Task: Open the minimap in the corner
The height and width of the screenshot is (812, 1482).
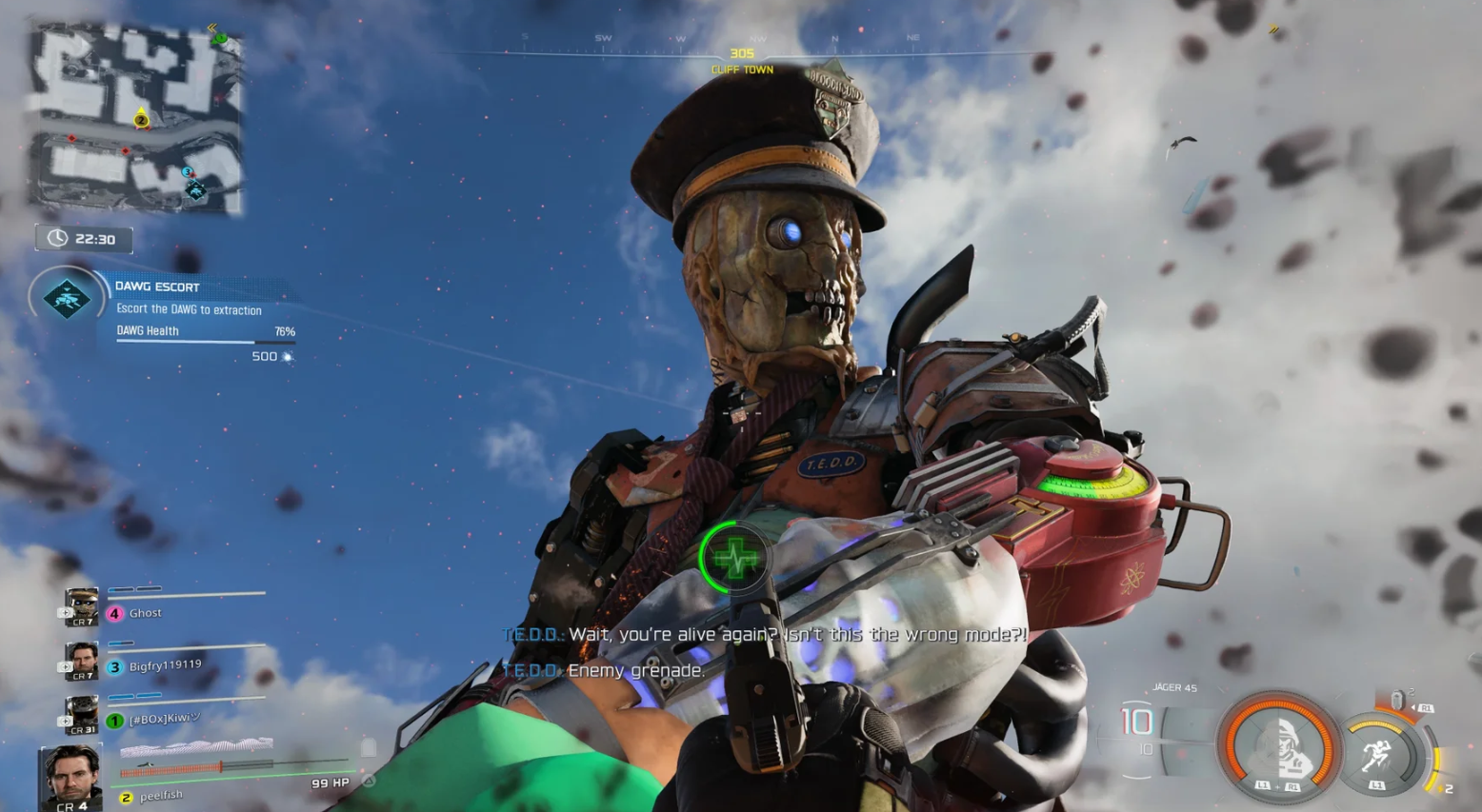Action: click(135, 118)
